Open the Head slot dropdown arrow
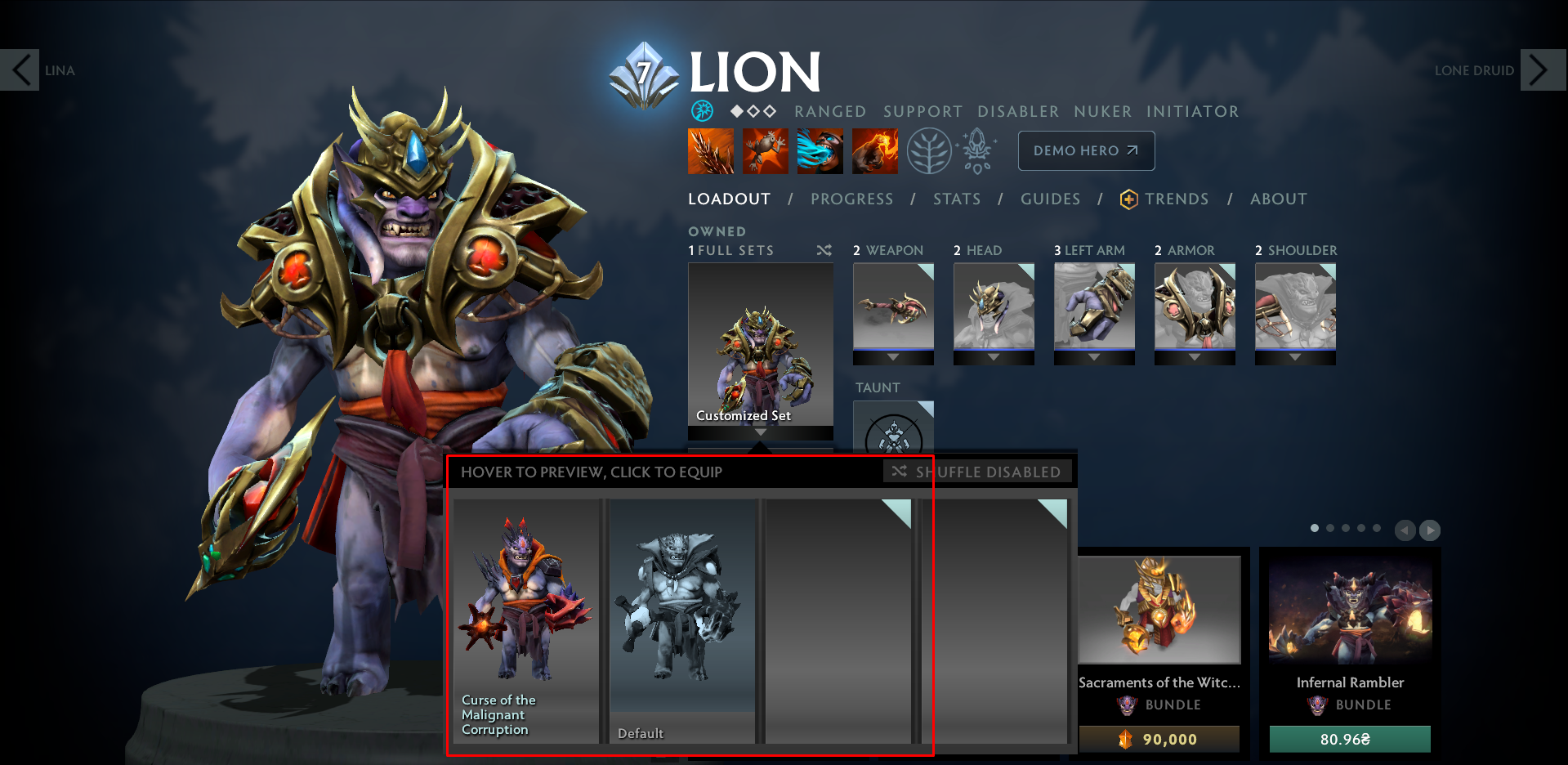 click(x=994, y=357)
